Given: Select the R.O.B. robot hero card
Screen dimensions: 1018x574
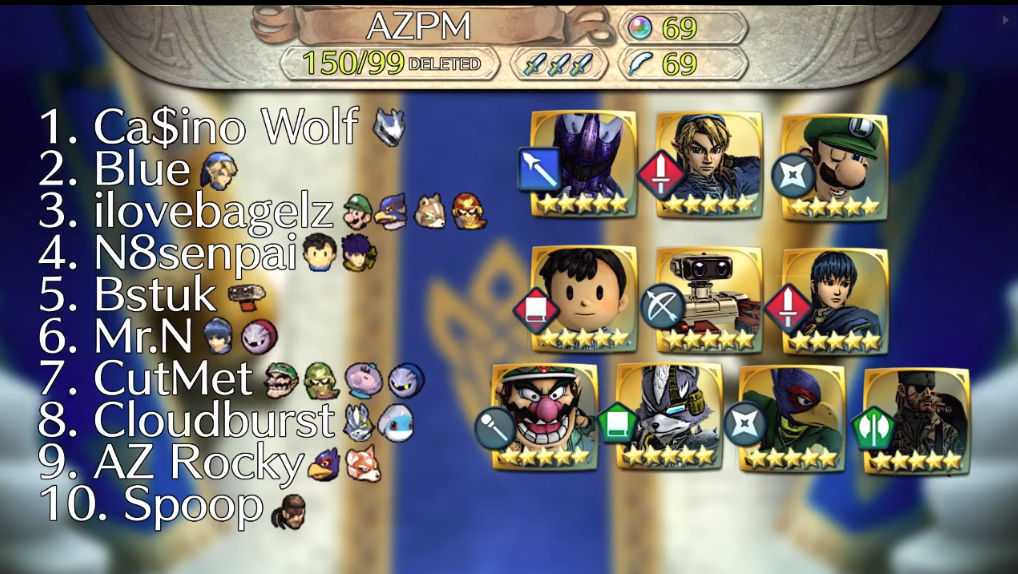Looking at the screenshot, I should [x=709, y=298].
